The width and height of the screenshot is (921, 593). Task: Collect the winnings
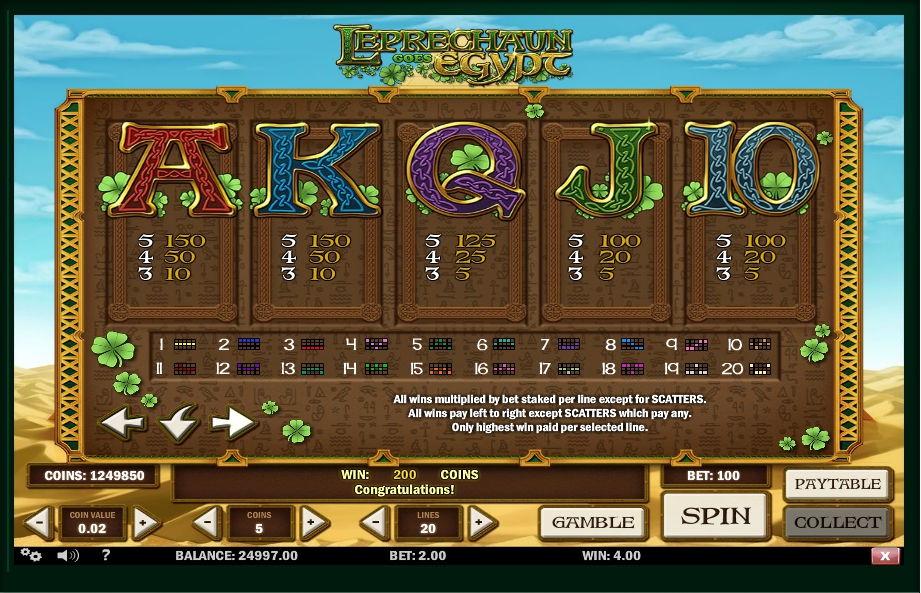(x=837, y=522)
